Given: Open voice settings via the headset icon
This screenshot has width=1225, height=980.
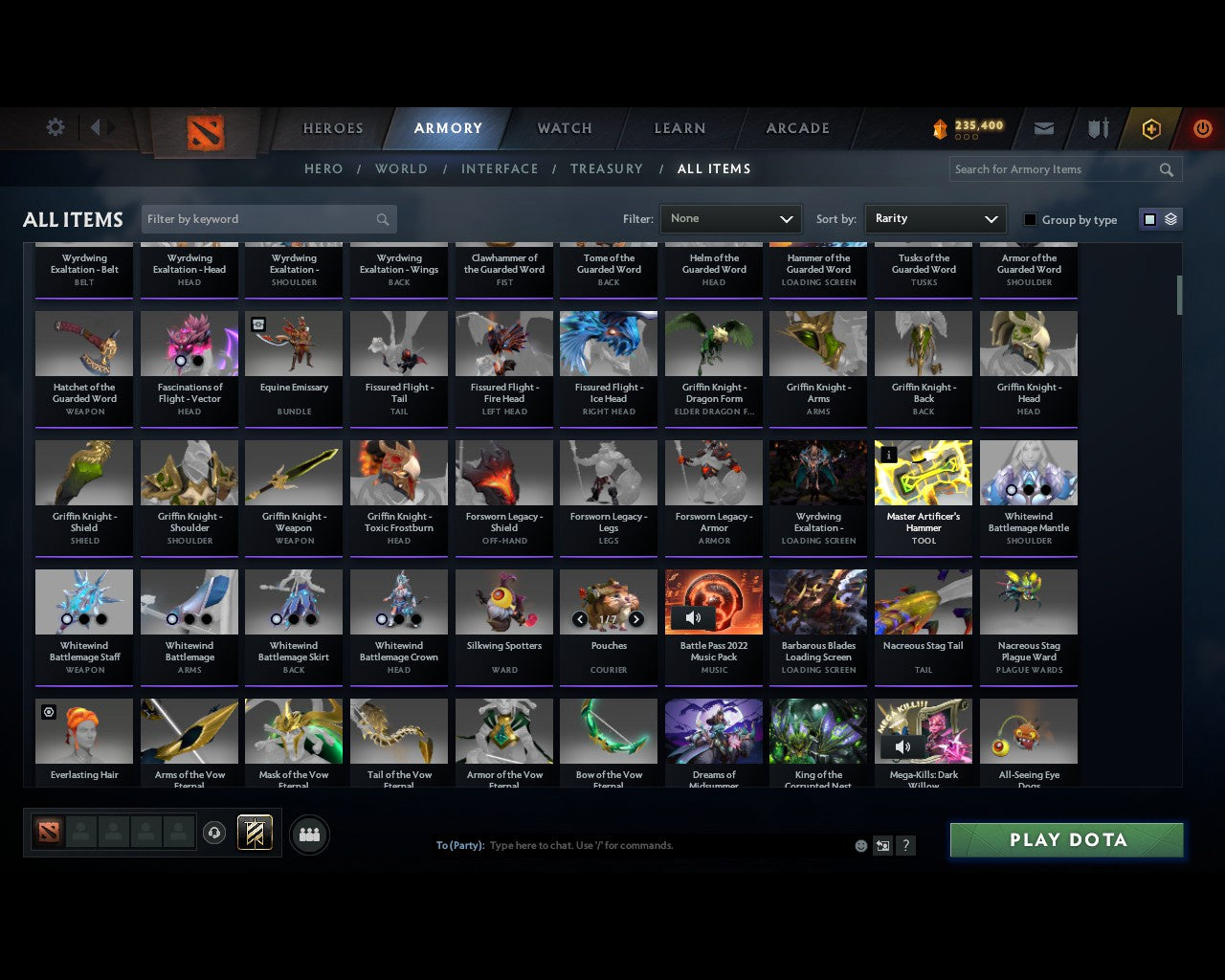Looking at the screenshot, I should (x=214, y=833).
